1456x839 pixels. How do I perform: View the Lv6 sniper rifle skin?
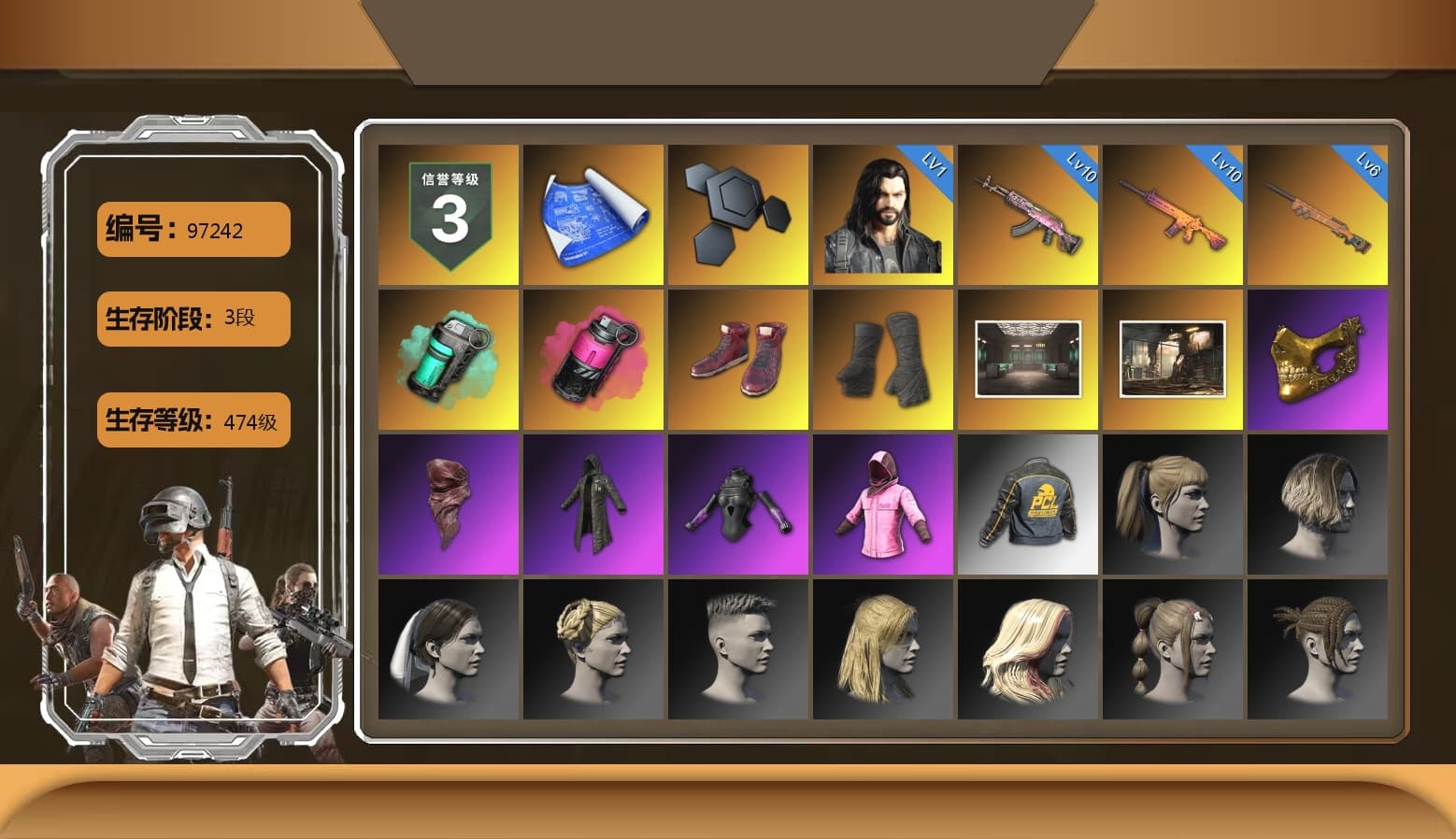tap(1318, 213)
